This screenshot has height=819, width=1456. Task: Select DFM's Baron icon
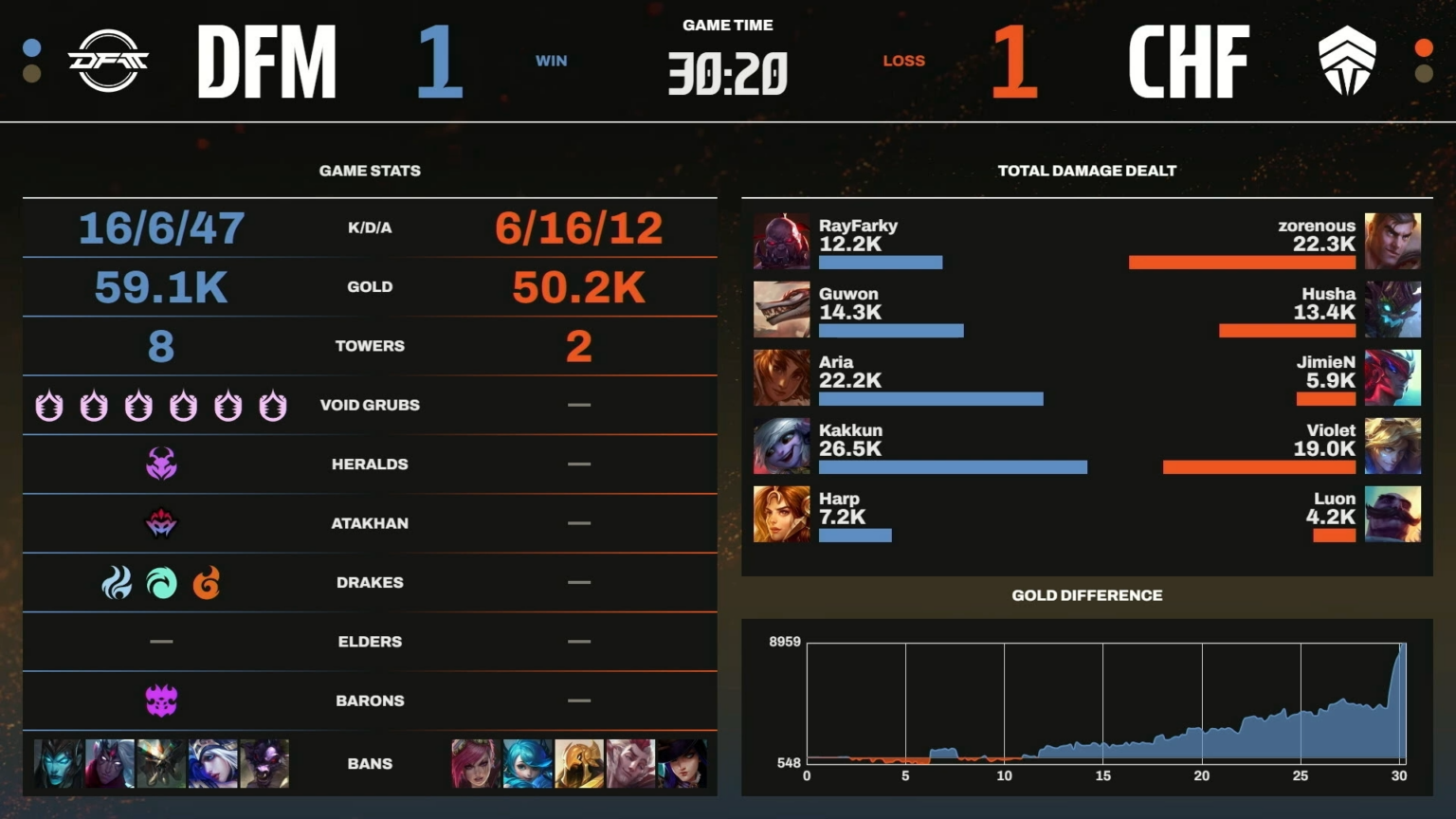[x=161, y=701]
